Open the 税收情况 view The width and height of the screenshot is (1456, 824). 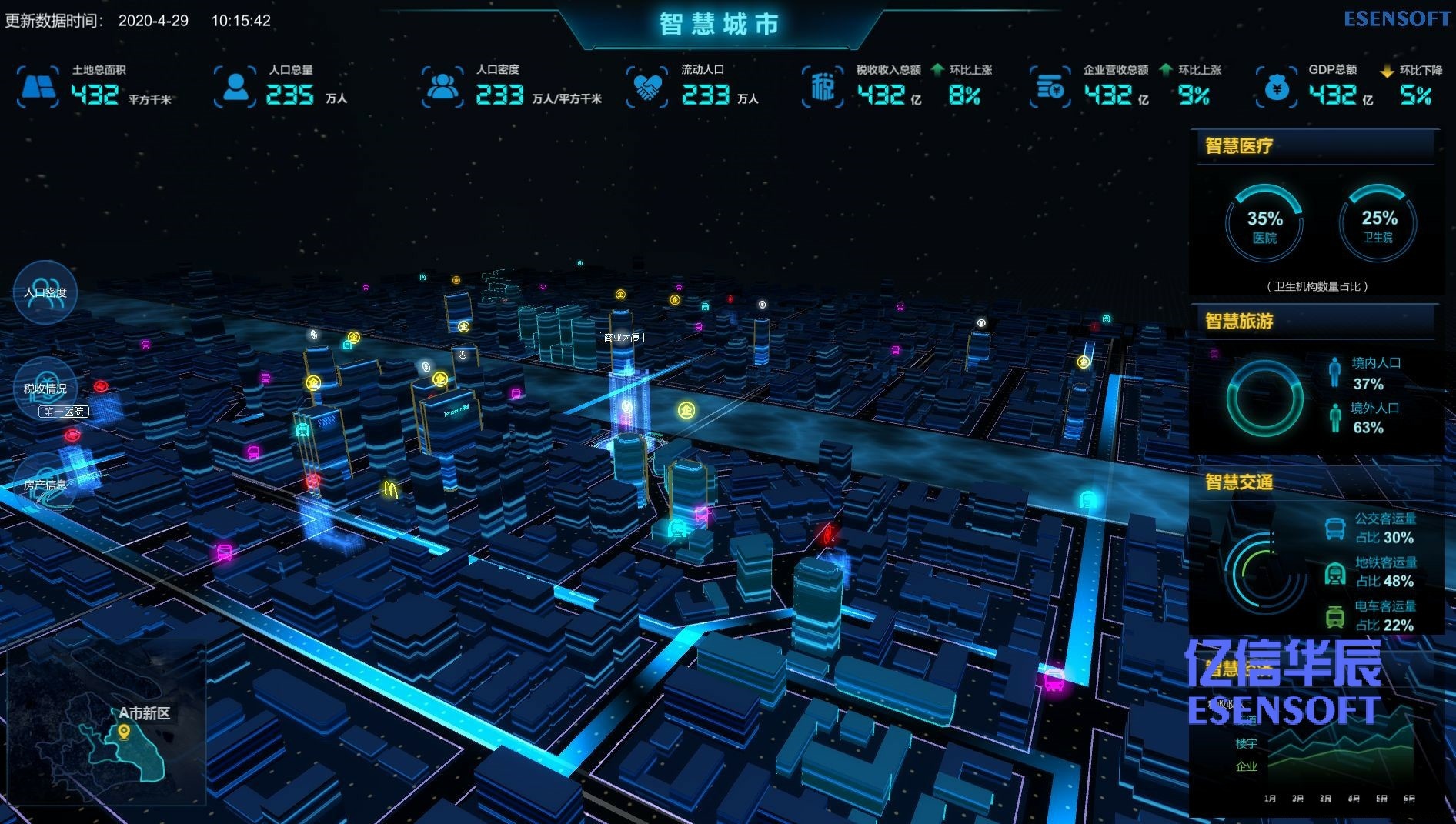click(x=45, y=389)
